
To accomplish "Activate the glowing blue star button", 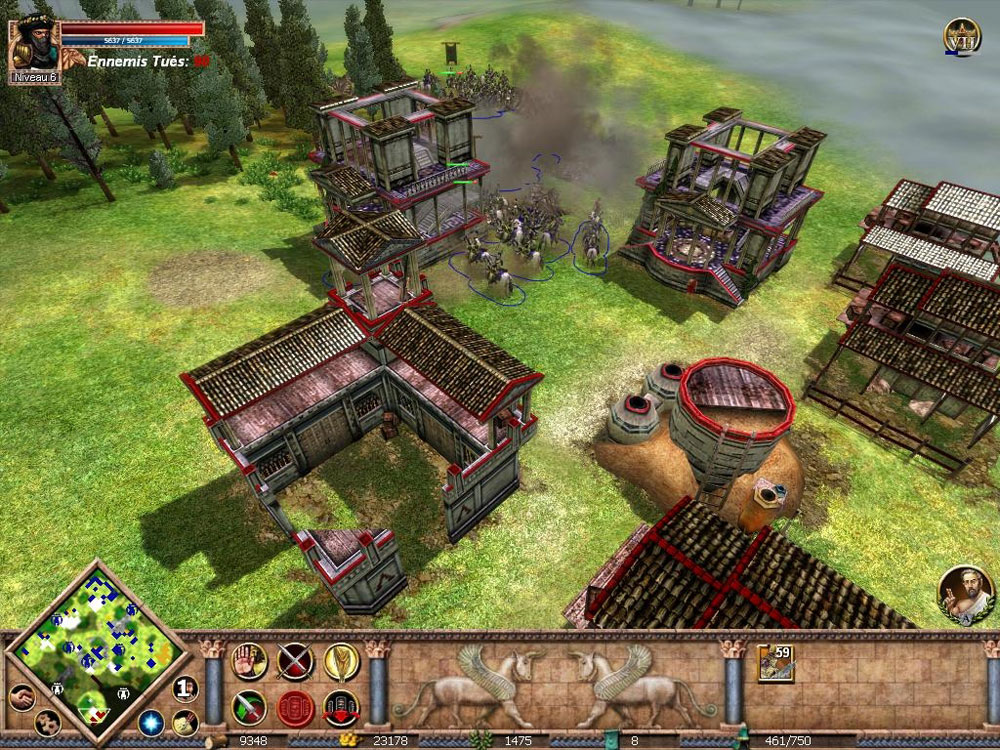I will 151,722.
